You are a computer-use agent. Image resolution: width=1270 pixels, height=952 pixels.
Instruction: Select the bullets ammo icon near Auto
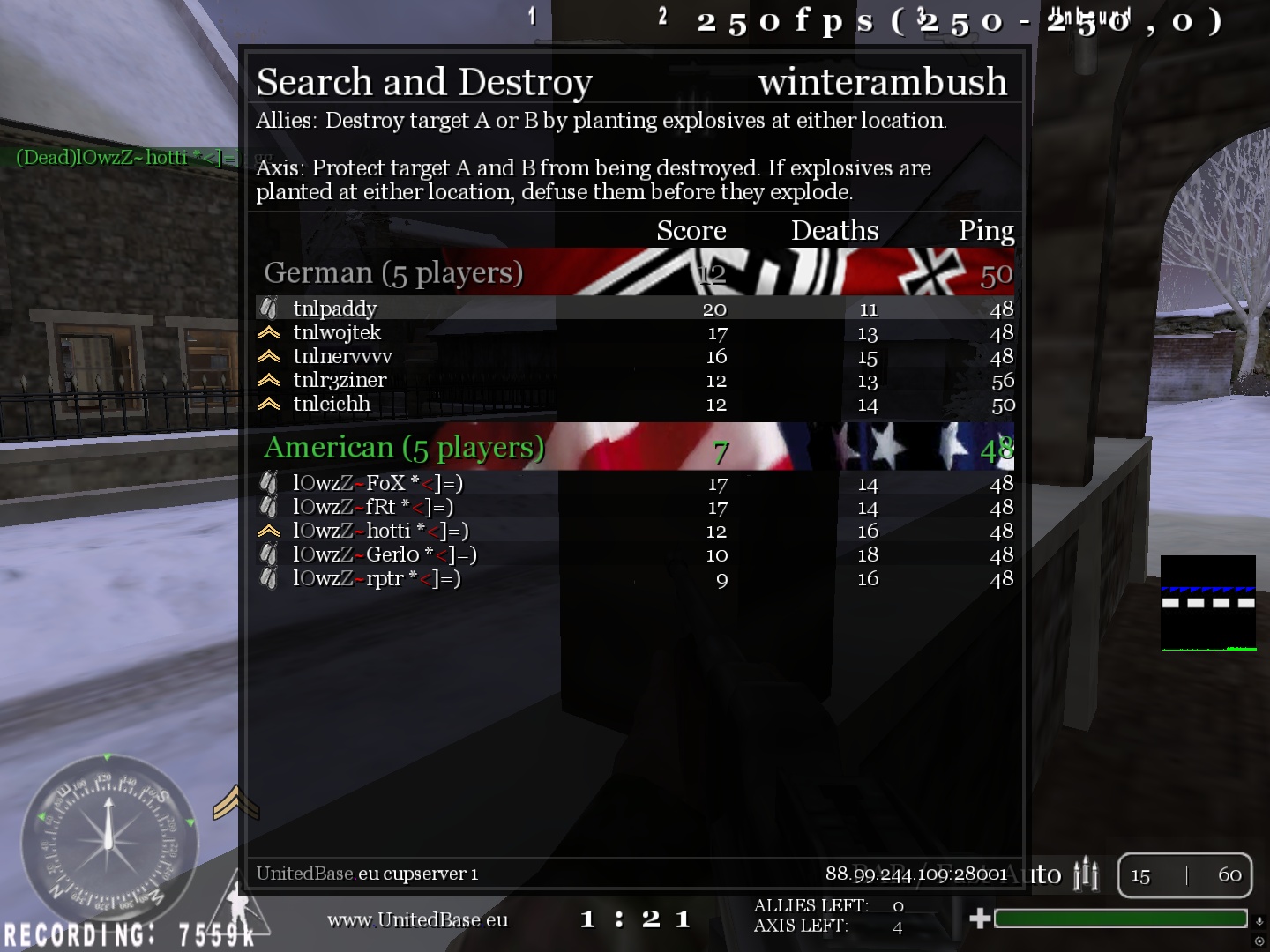click(x=1087, y=874)
